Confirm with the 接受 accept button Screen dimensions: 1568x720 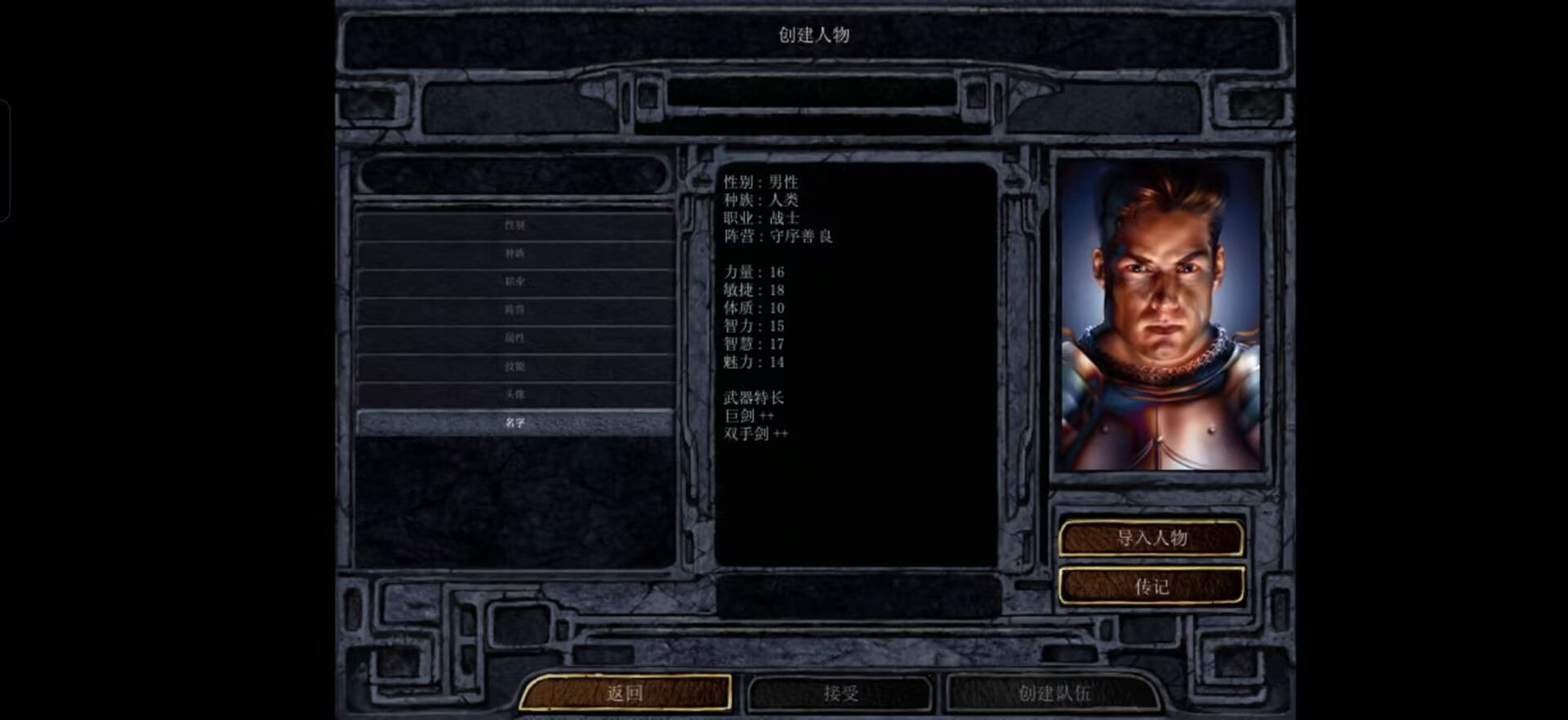(x=840, y=693)
